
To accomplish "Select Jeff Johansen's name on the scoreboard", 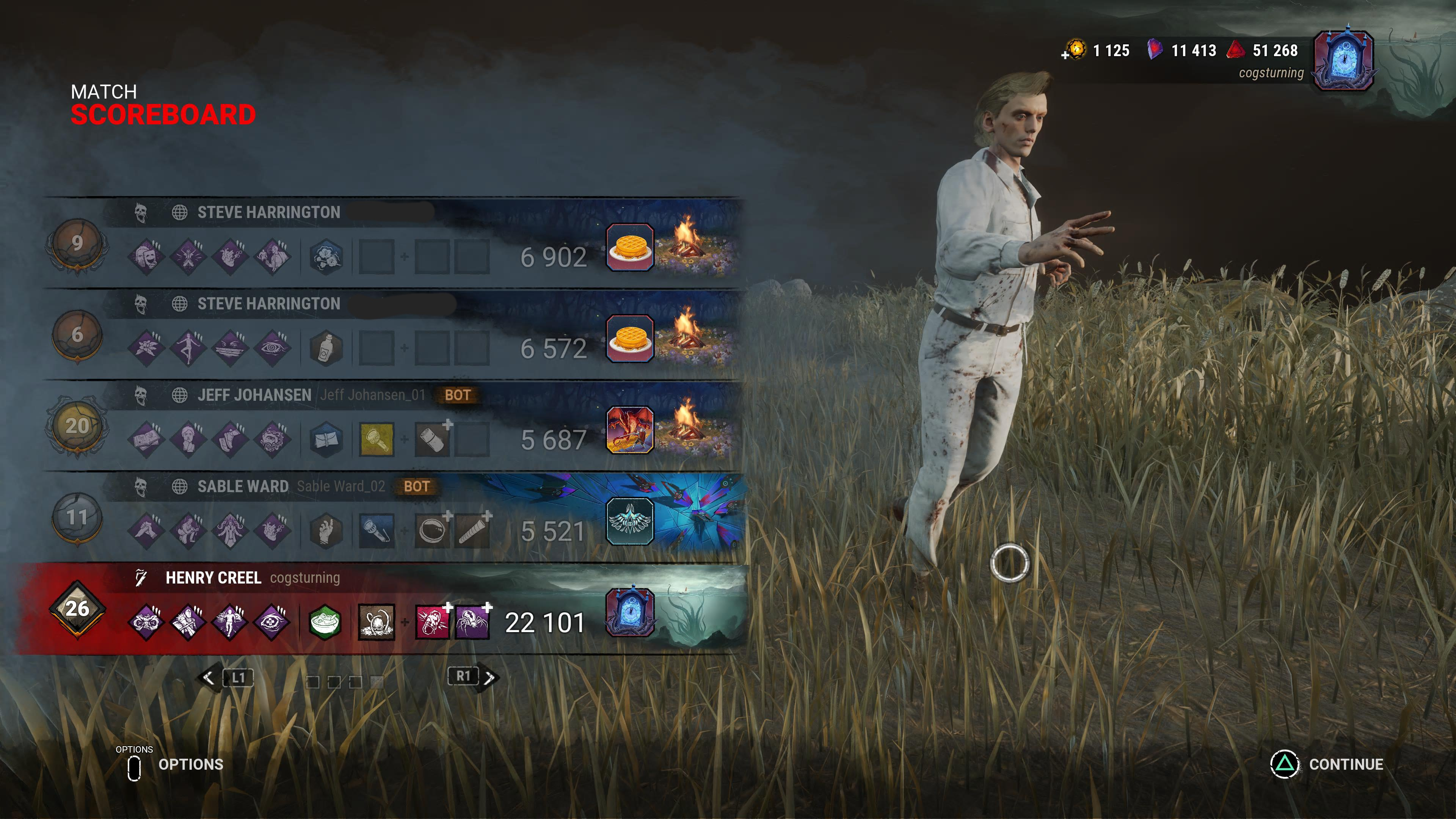I will point(254,395).
